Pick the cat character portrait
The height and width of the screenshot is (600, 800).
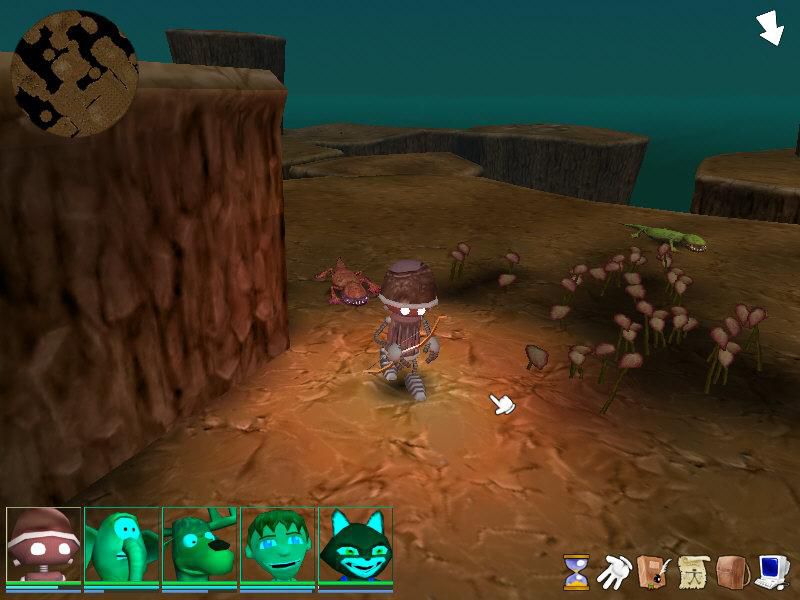(x=356, y=546)
